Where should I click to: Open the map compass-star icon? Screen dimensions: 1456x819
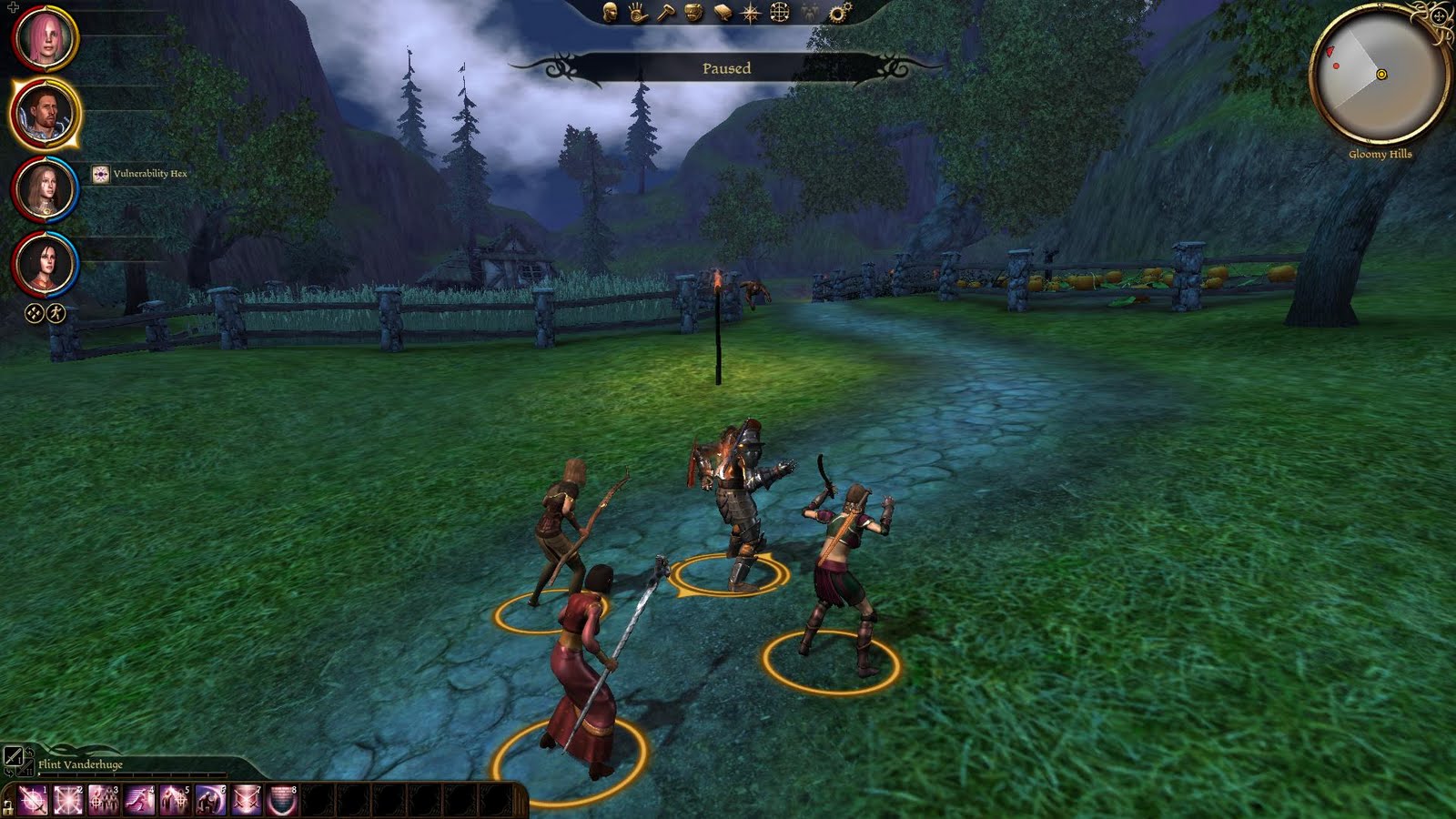pos(751,12)
